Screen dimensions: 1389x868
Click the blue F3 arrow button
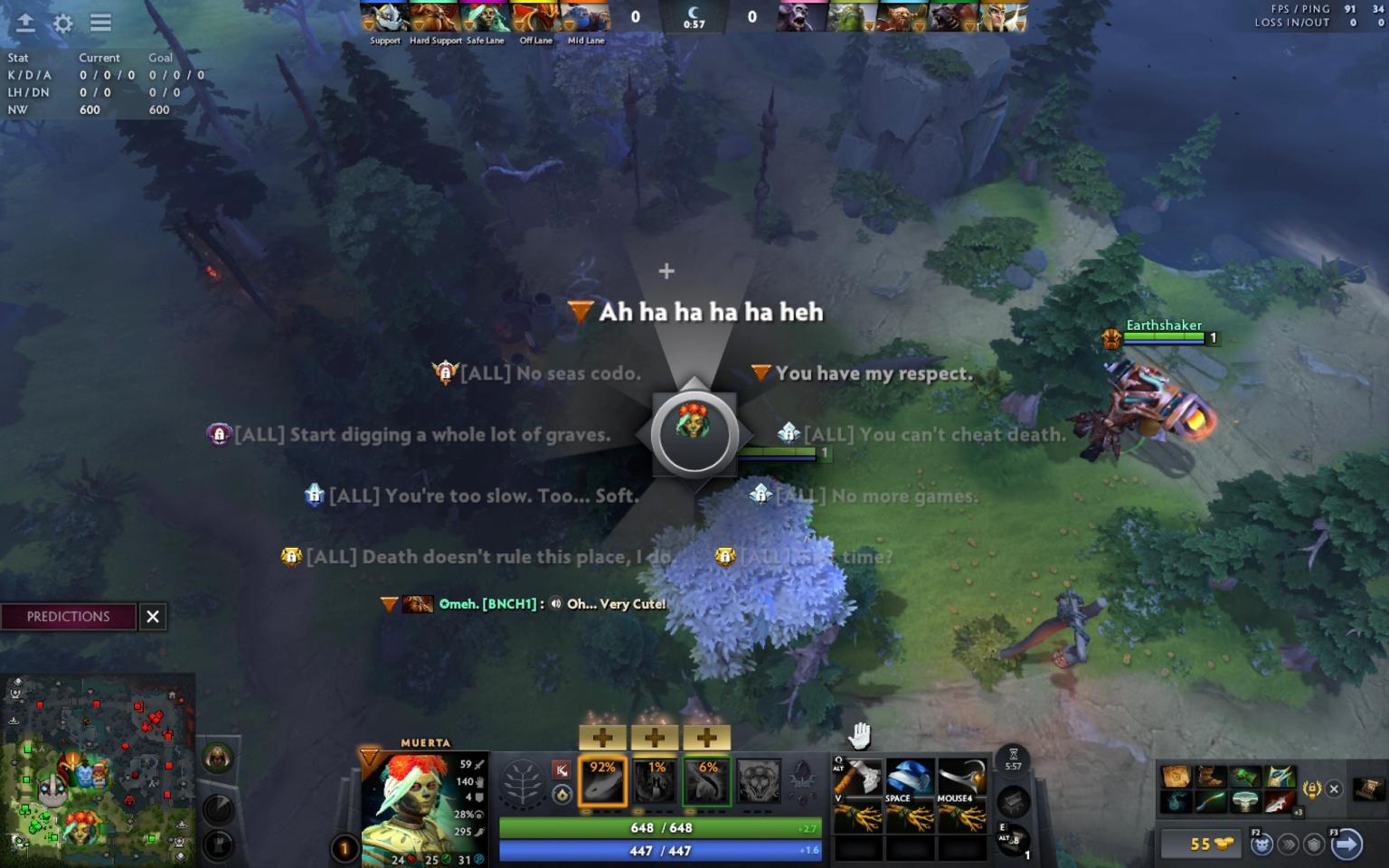(x=1346, y=844)
